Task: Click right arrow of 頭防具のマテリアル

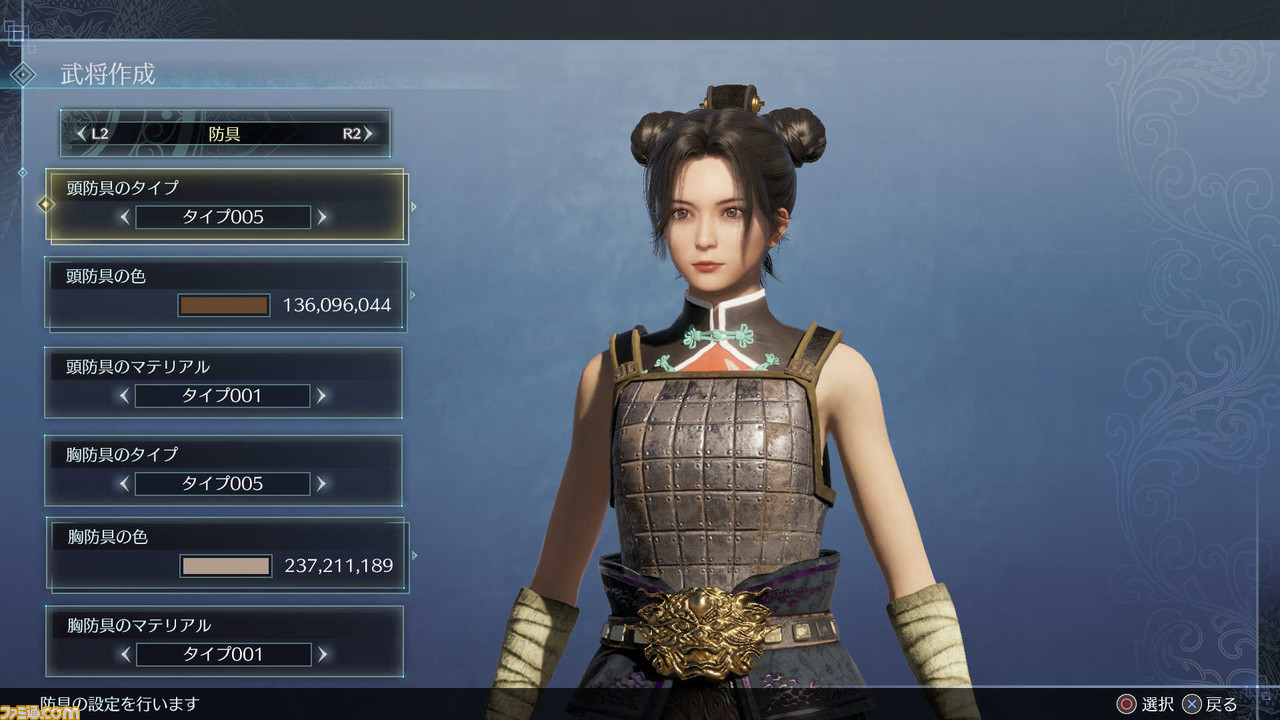Action: 321,396
